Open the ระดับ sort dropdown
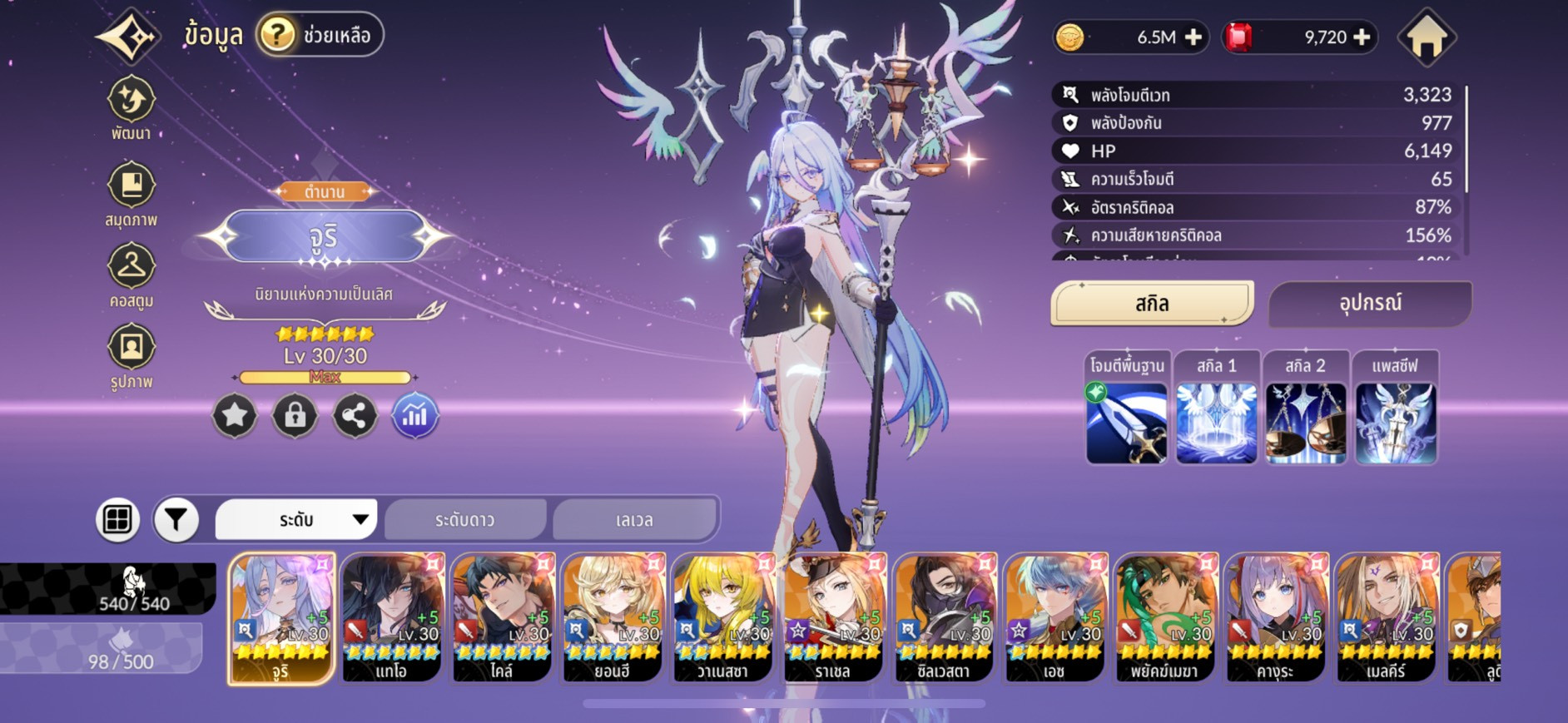1568x723 pixels. [x=296, y=520]
